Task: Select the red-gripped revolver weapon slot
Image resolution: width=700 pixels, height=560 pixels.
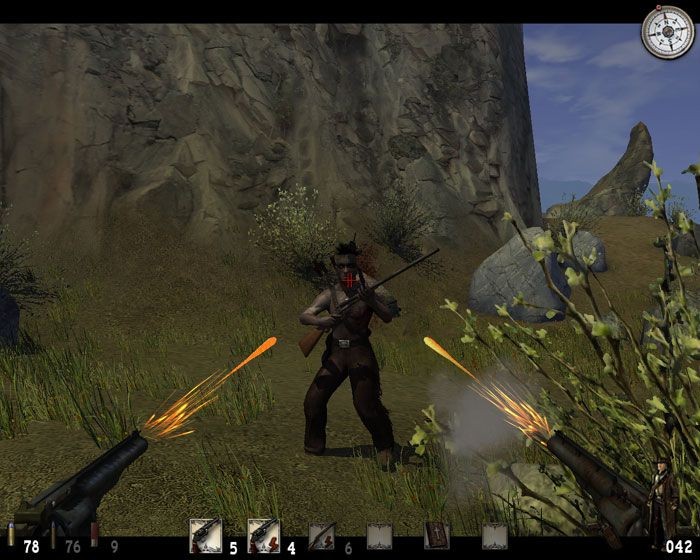Action: coord(263,537)
